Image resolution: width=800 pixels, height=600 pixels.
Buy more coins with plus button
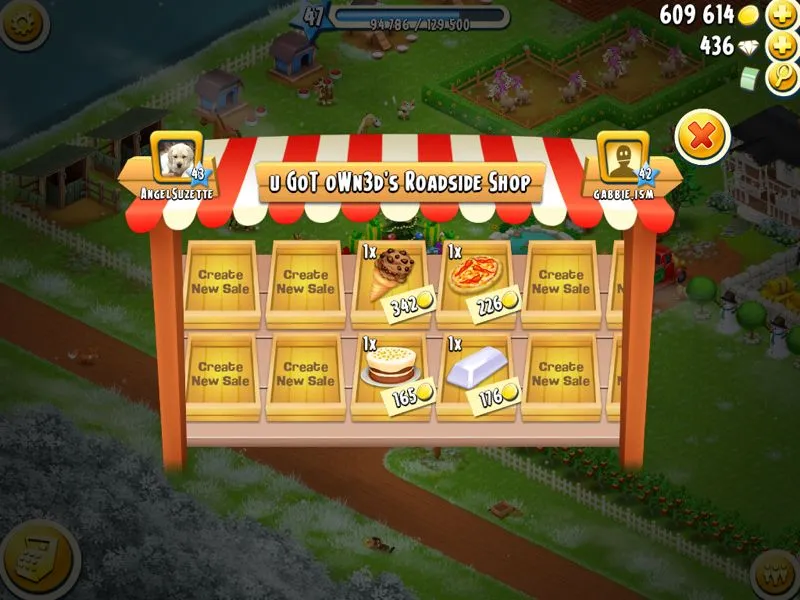pos(780,15)
